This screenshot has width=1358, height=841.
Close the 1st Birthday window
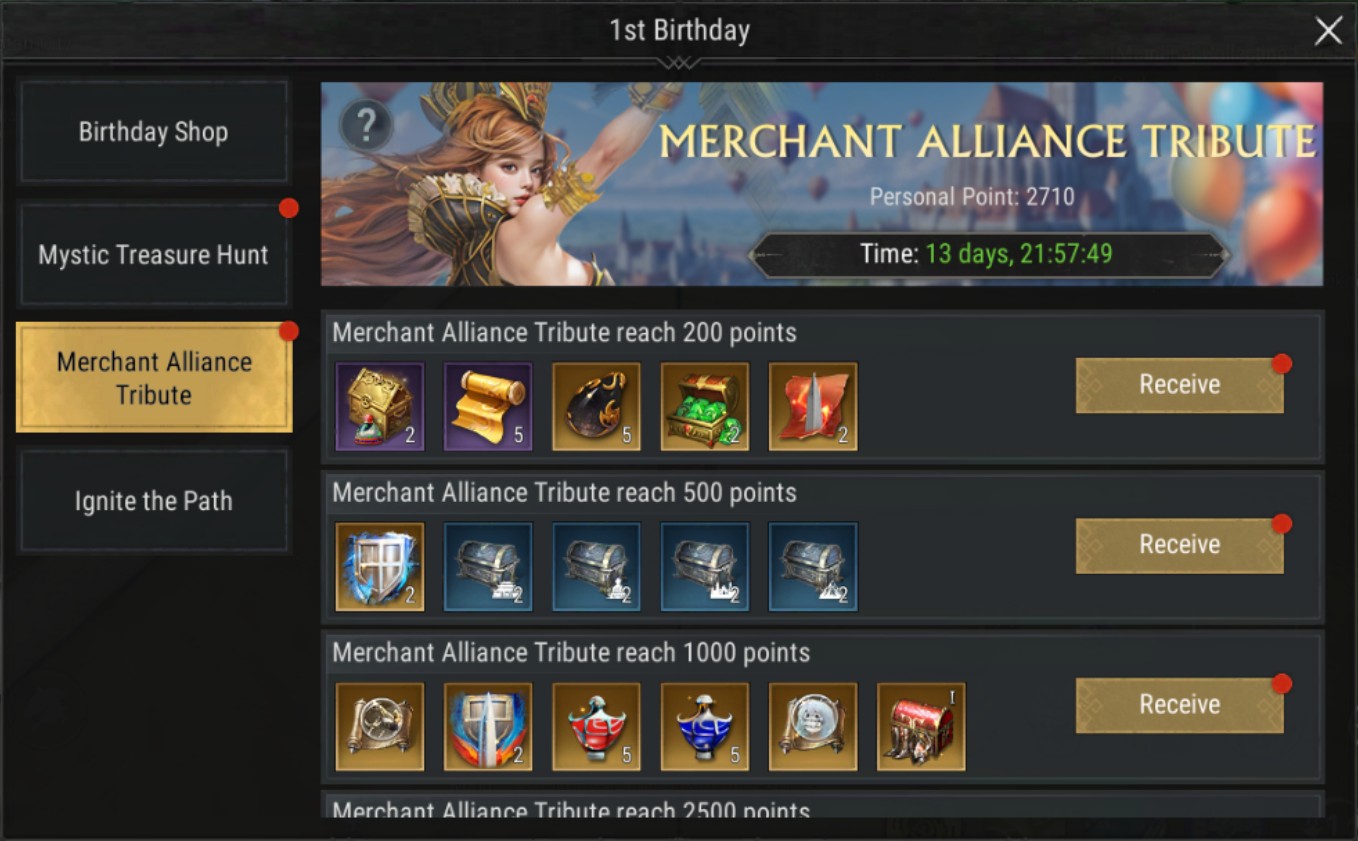coord(1328,32)
